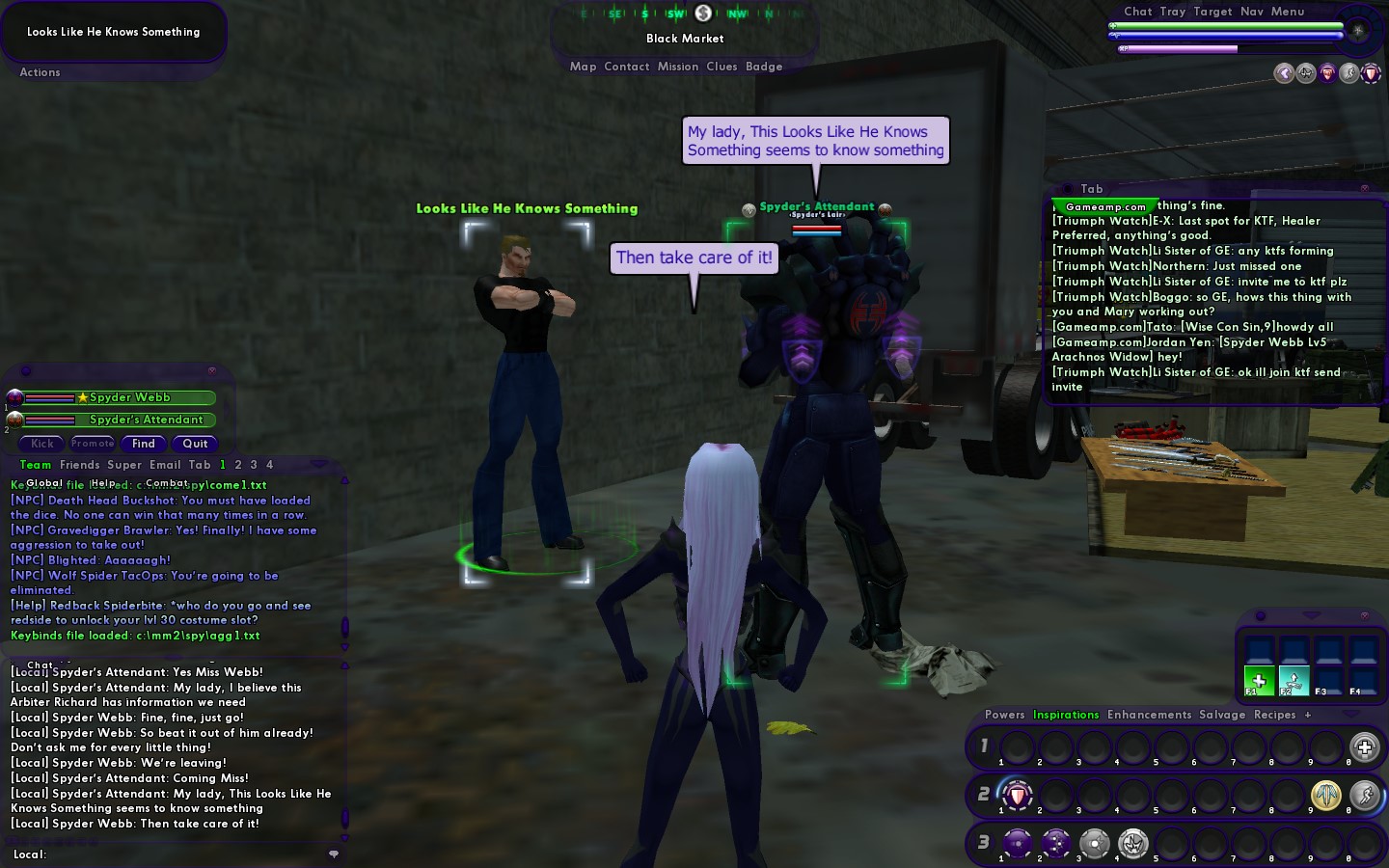This screenshot has width=1389, height=868.
Task: Select Spyder's Attendant in the team list
Action: click(x=146, y=420)
